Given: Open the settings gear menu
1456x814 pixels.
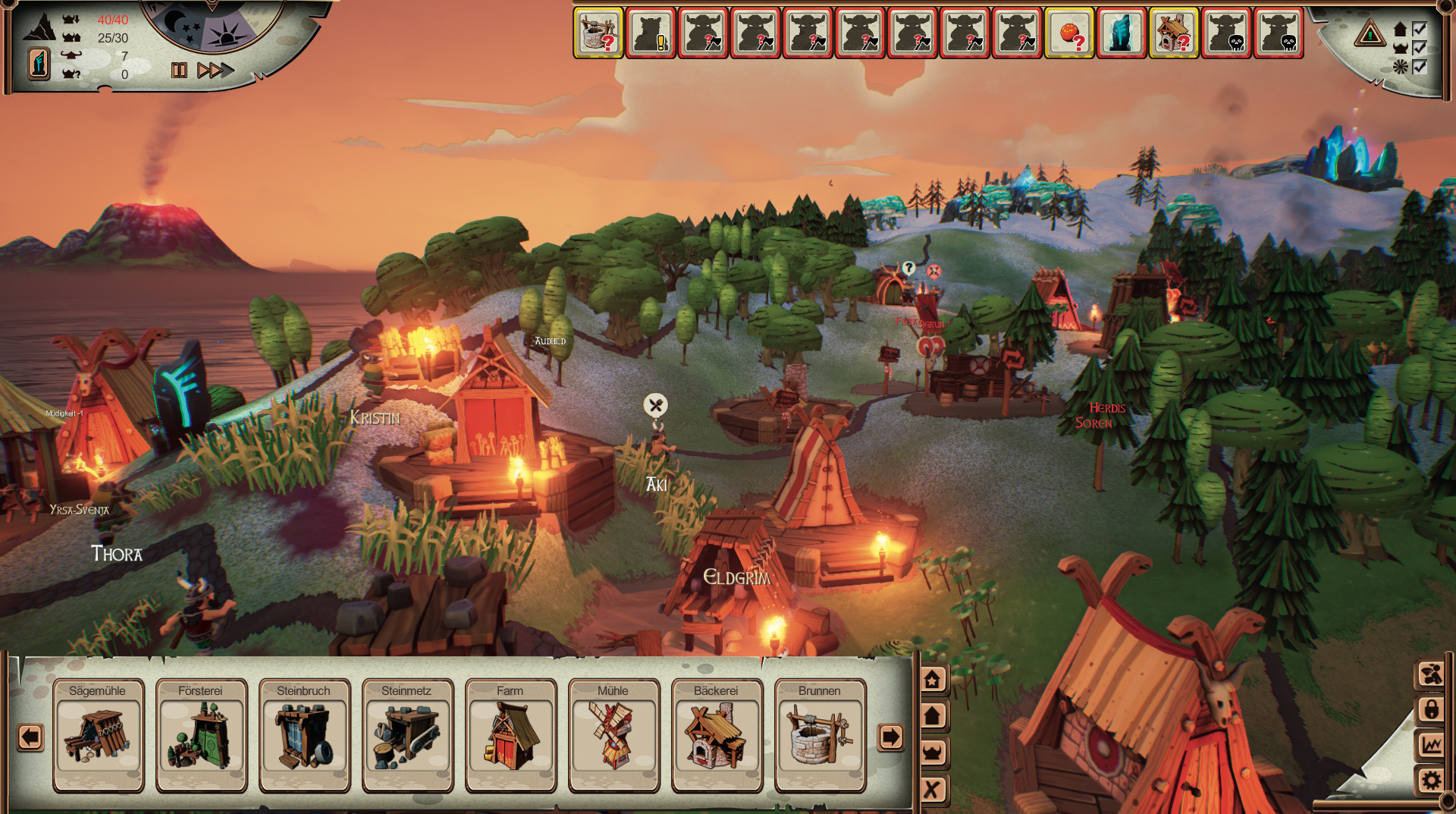Looking at the screenshot, I should tap(1431, 780).
